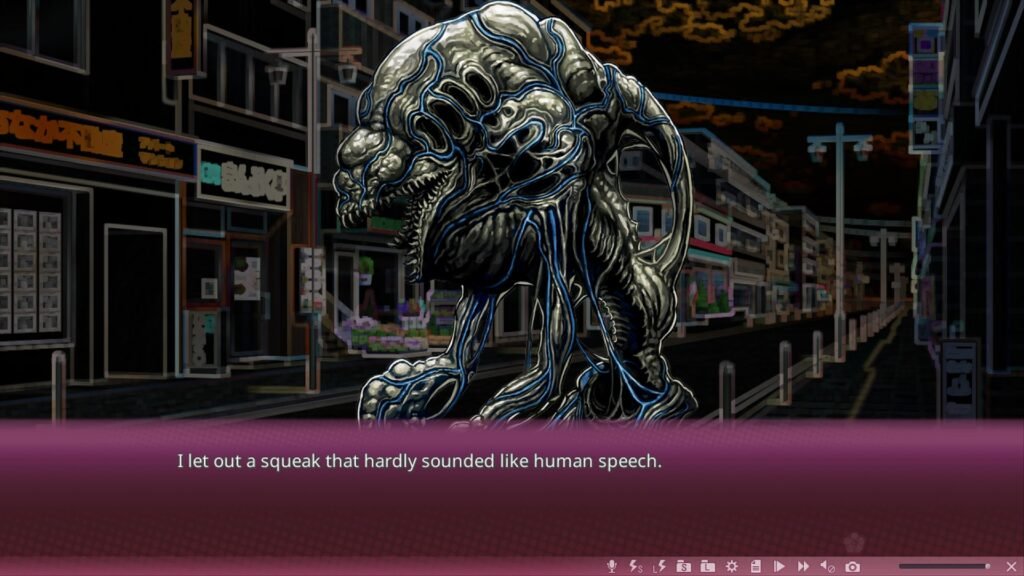The image size is (1024, 576).
Task: Adjust the toolbar slider bar
Action: pyautogui.click(x=943, y=567)
